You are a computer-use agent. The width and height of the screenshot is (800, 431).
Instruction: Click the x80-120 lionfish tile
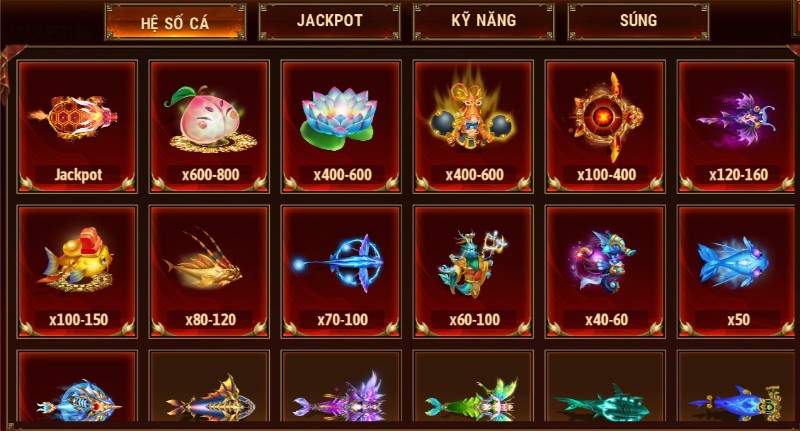(x=209, y=270)
